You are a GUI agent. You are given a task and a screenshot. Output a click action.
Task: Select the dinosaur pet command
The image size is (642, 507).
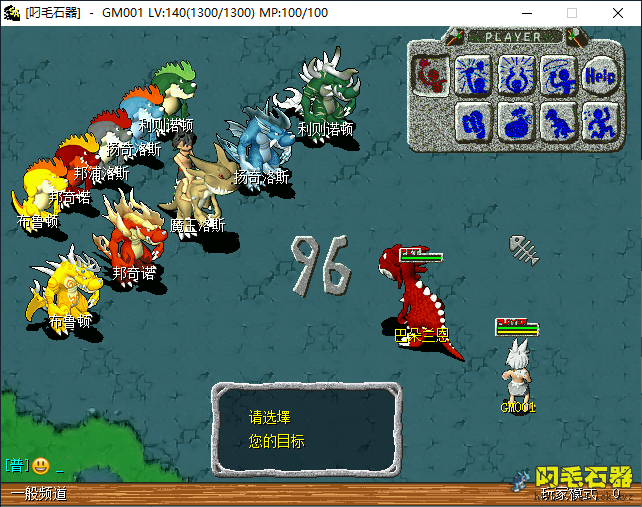coord(558,121)
